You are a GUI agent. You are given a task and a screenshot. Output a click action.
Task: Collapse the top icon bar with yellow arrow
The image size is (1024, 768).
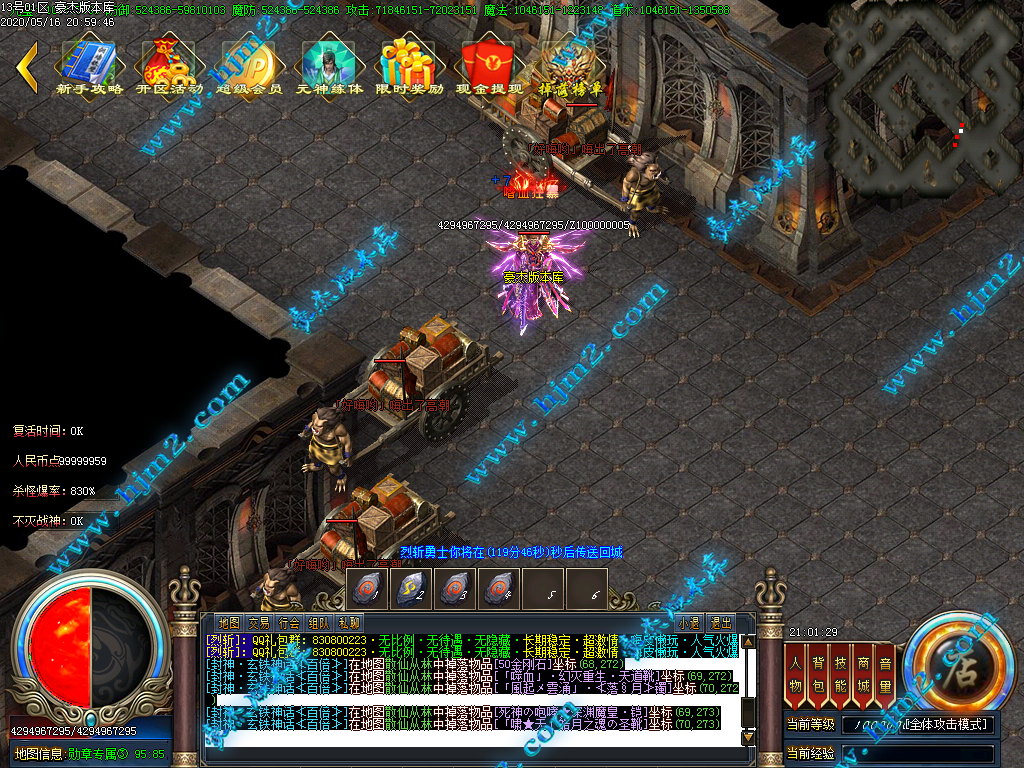27,67
